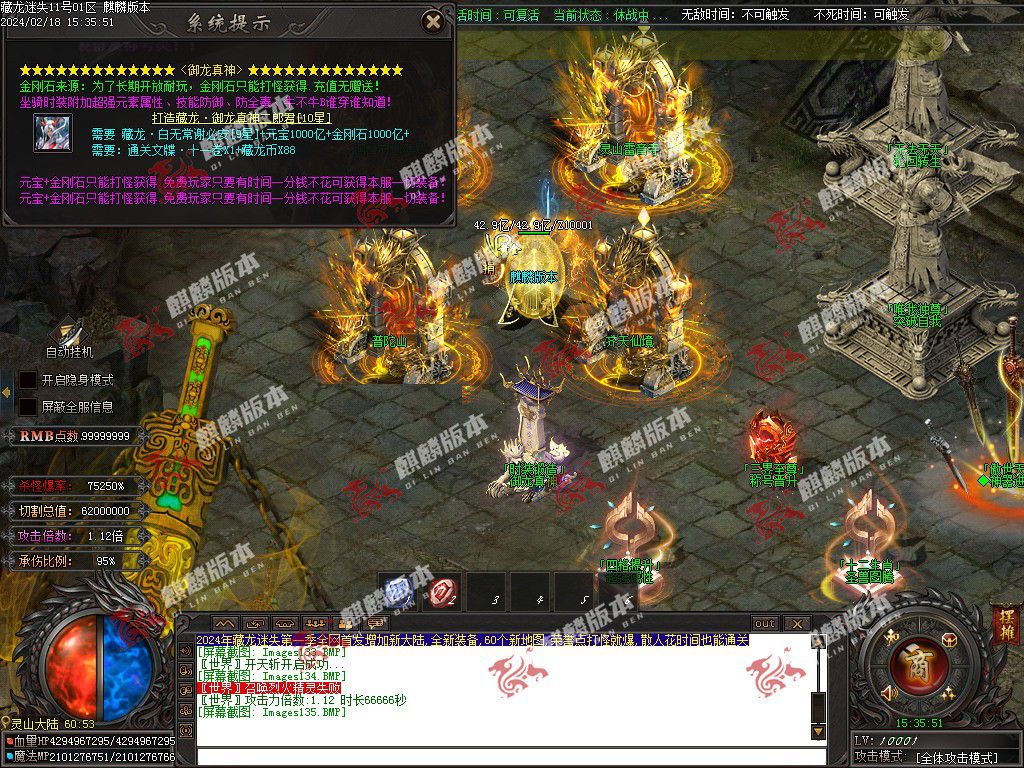Use the blue rune in hotbar slot 1

[399, 590]
